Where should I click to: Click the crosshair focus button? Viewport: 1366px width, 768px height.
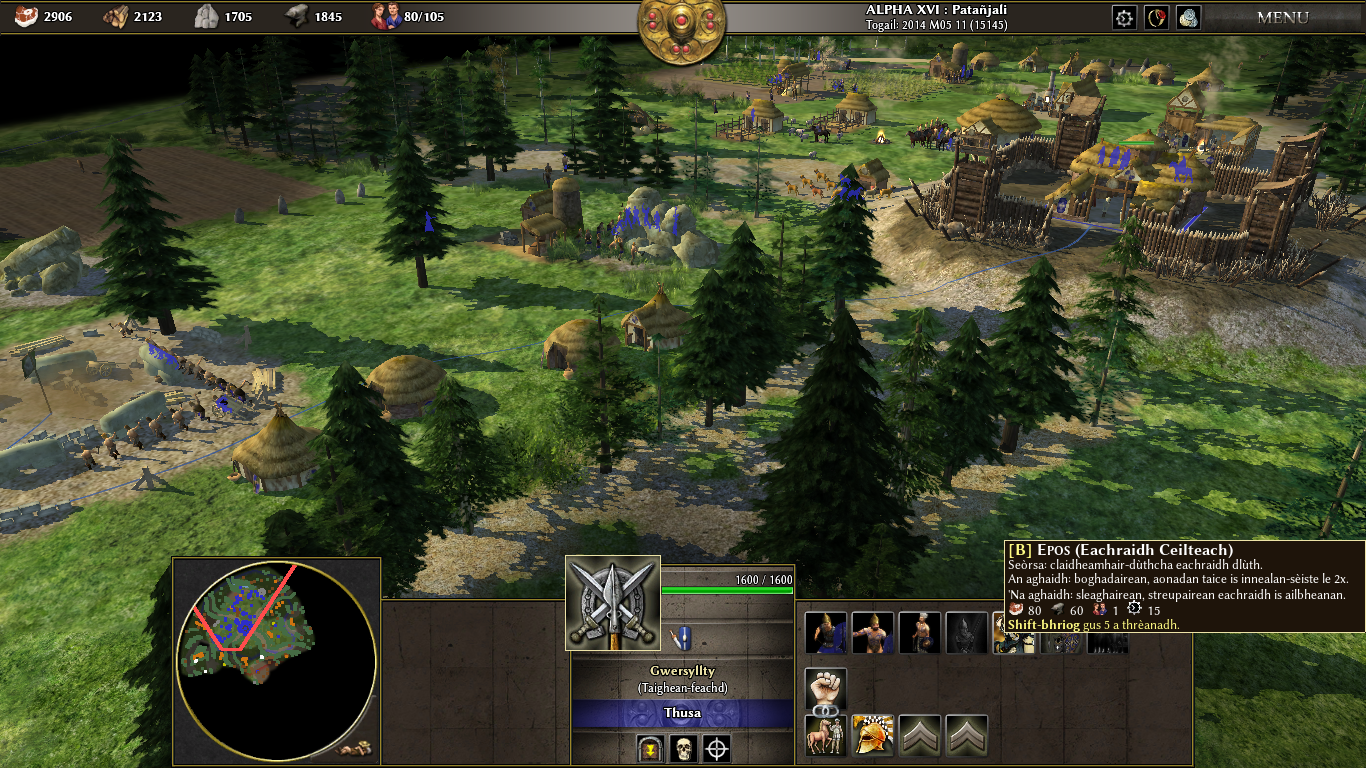pos(716,748)
